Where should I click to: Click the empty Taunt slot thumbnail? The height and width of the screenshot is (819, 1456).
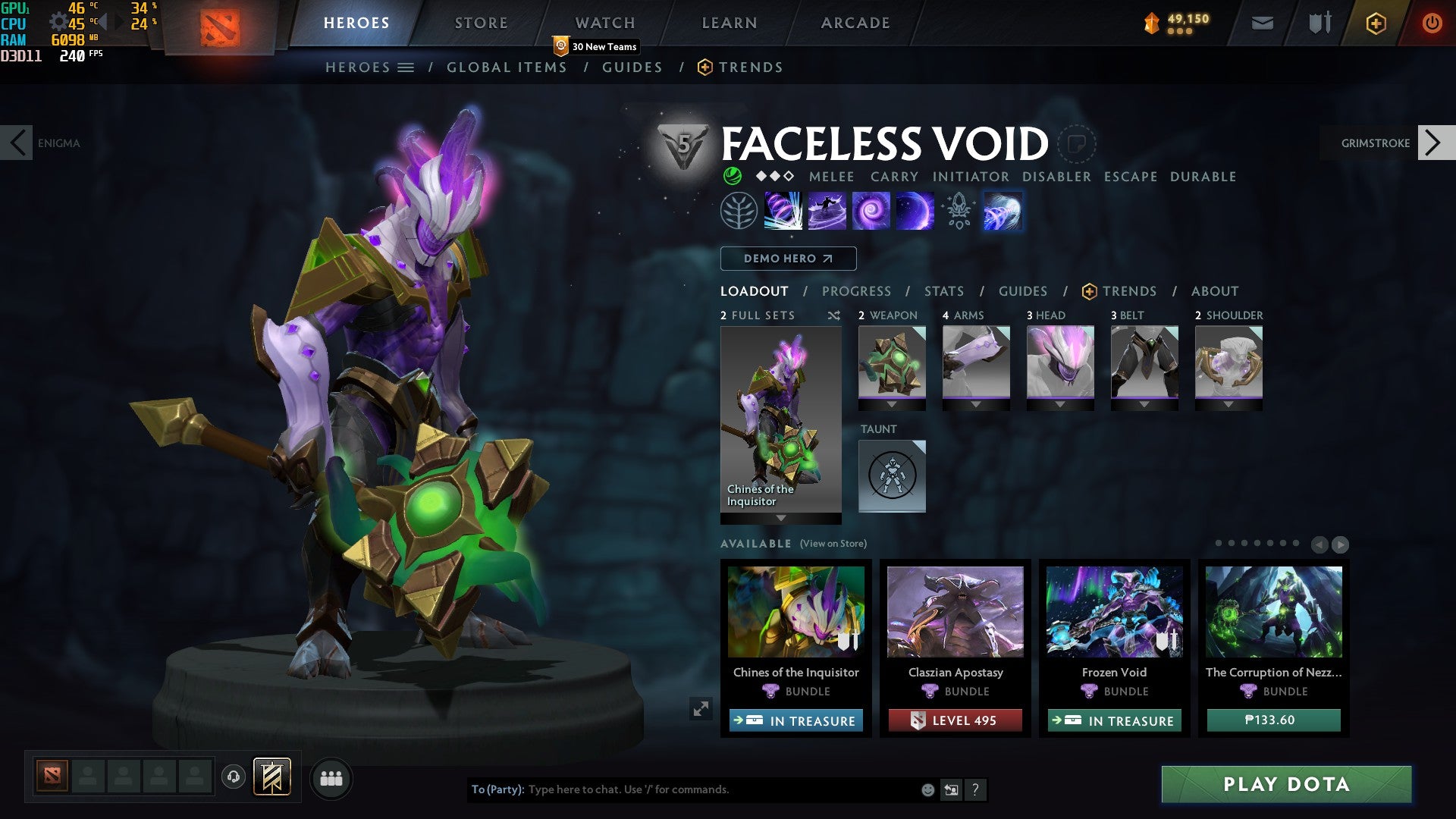pyautogui.click(x=892, y=475)
